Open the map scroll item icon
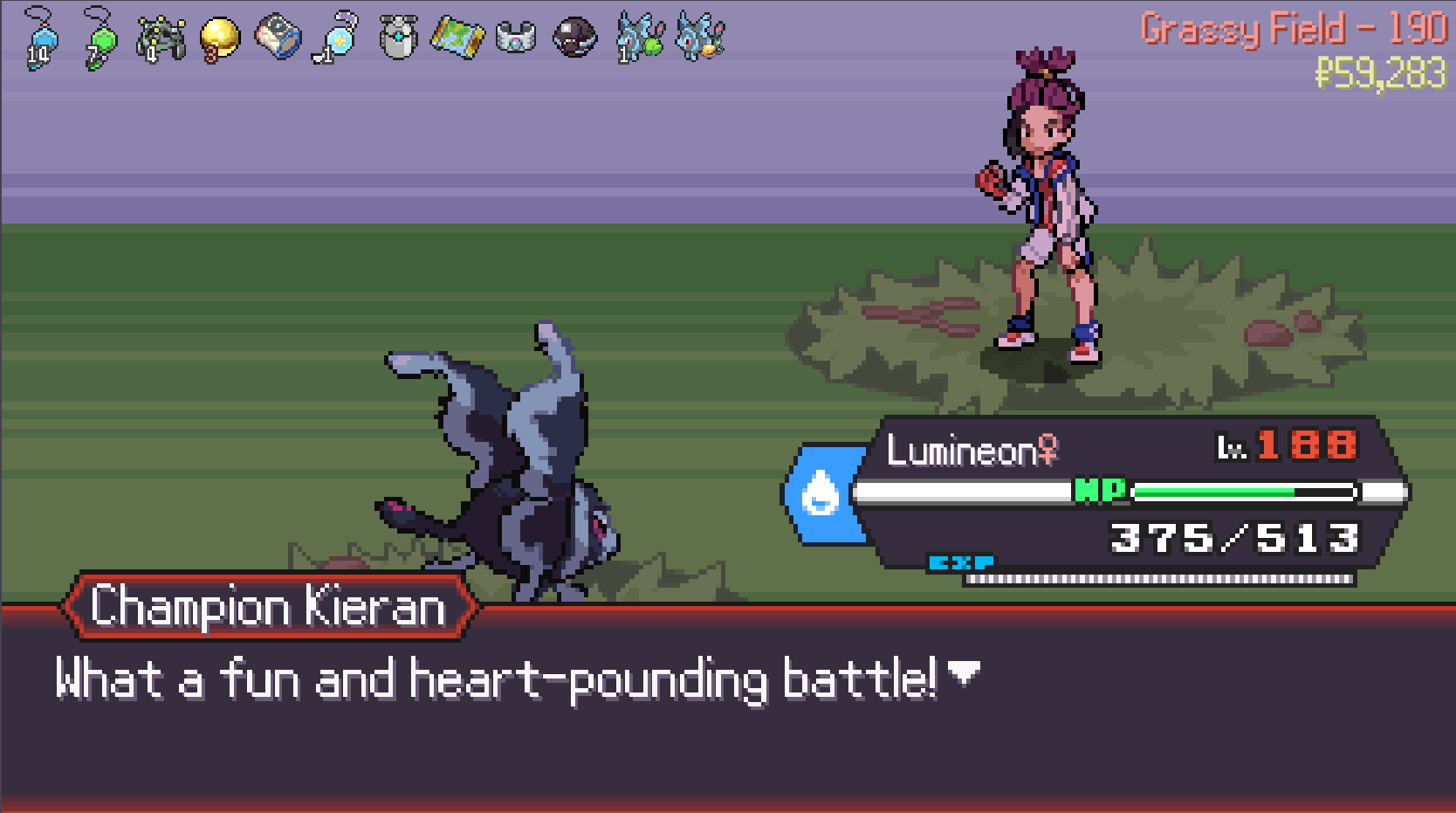The image size is (1456, 813). 457,38
